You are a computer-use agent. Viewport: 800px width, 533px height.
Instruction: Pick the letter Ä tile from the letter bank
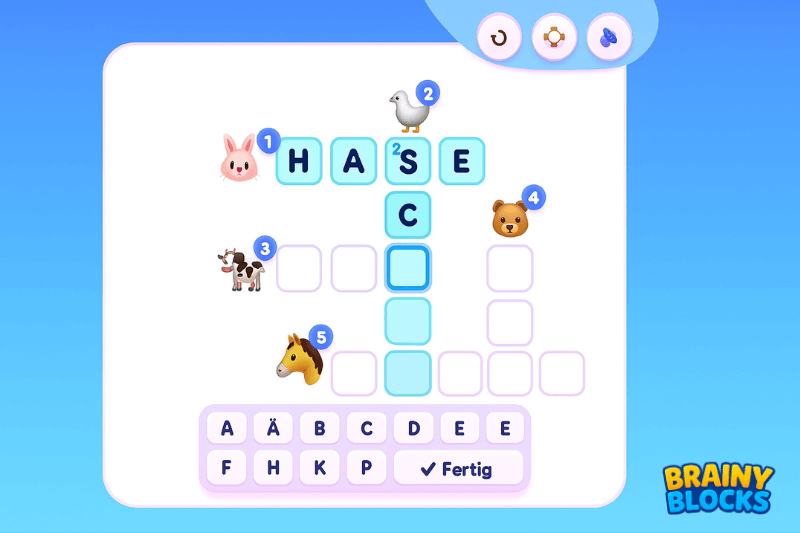click(x=273, y=429)
